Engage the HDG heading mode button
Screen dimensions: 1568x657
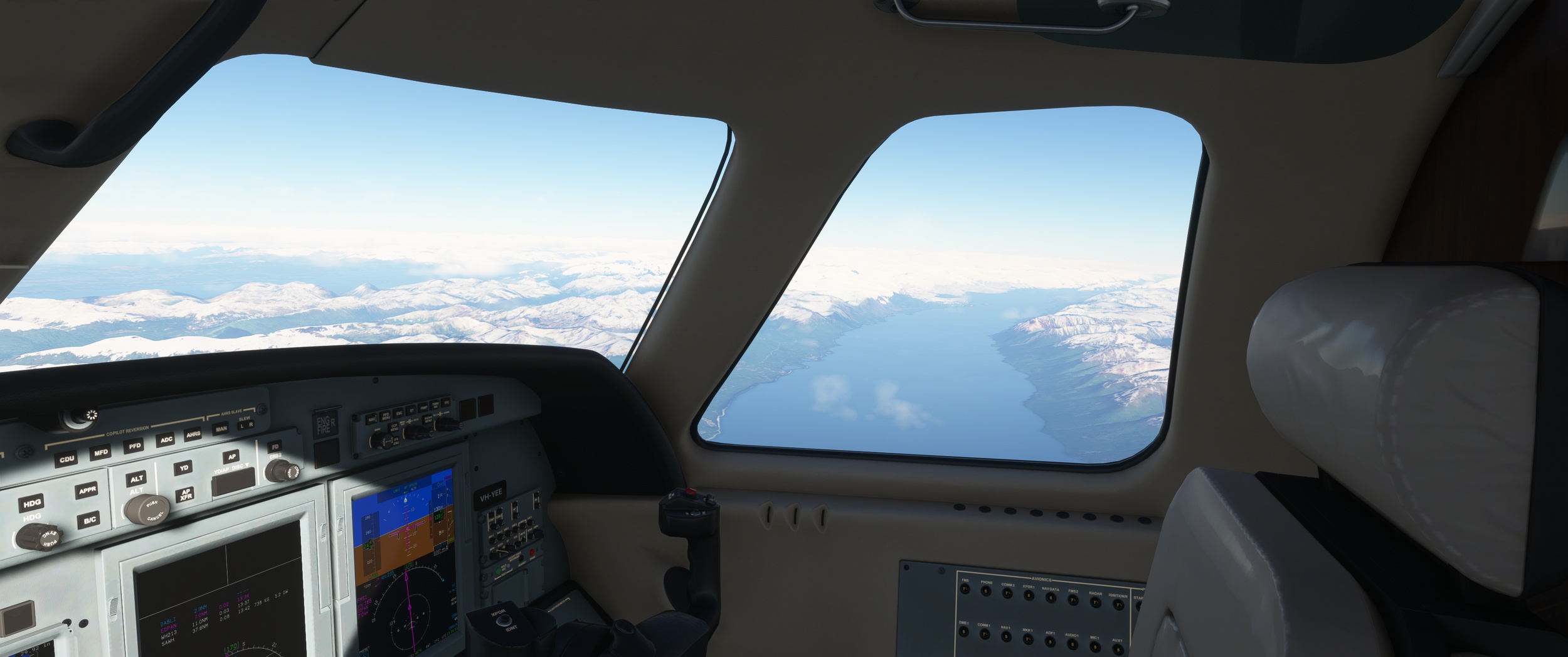point(31,503)
